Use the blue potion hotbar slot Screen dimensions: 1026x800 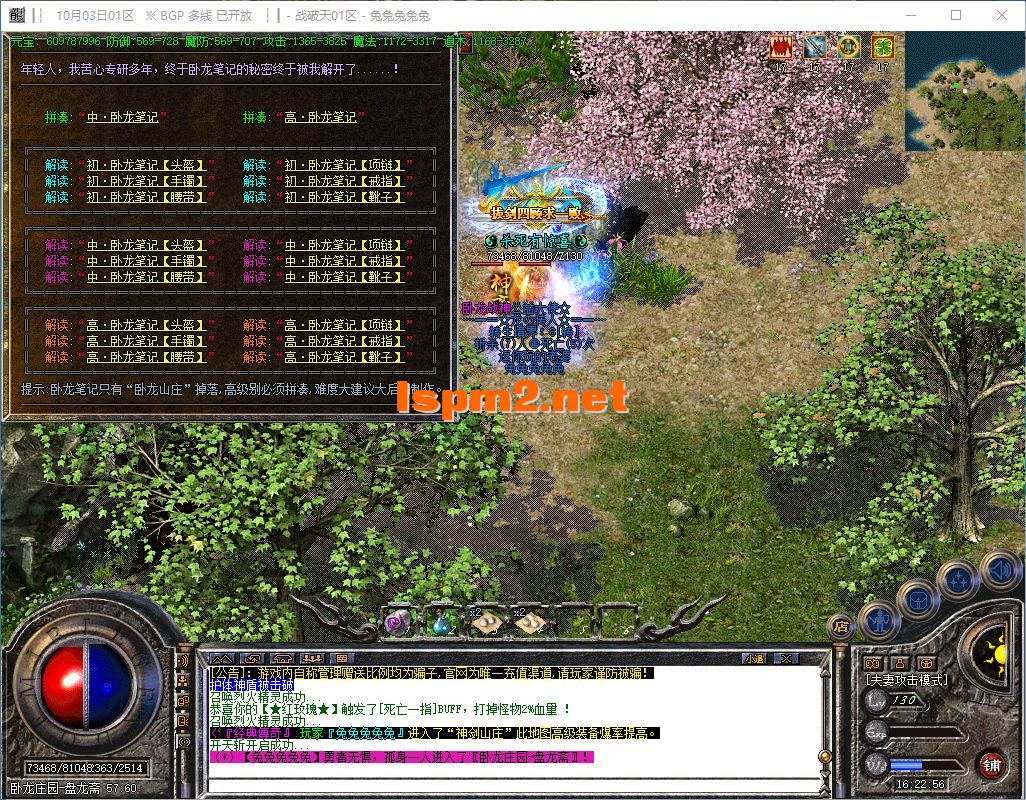coord(441,623)
